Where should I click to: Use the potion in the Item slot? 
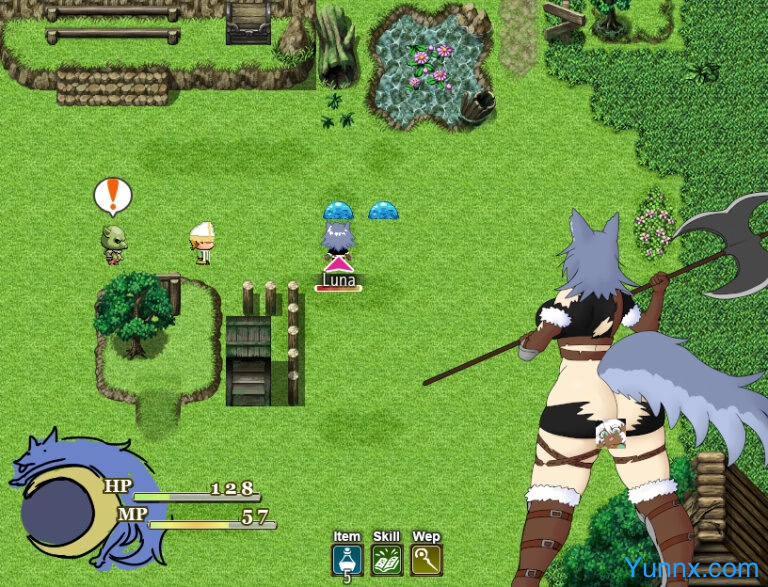pyautogui.click(x=346, y=559)
